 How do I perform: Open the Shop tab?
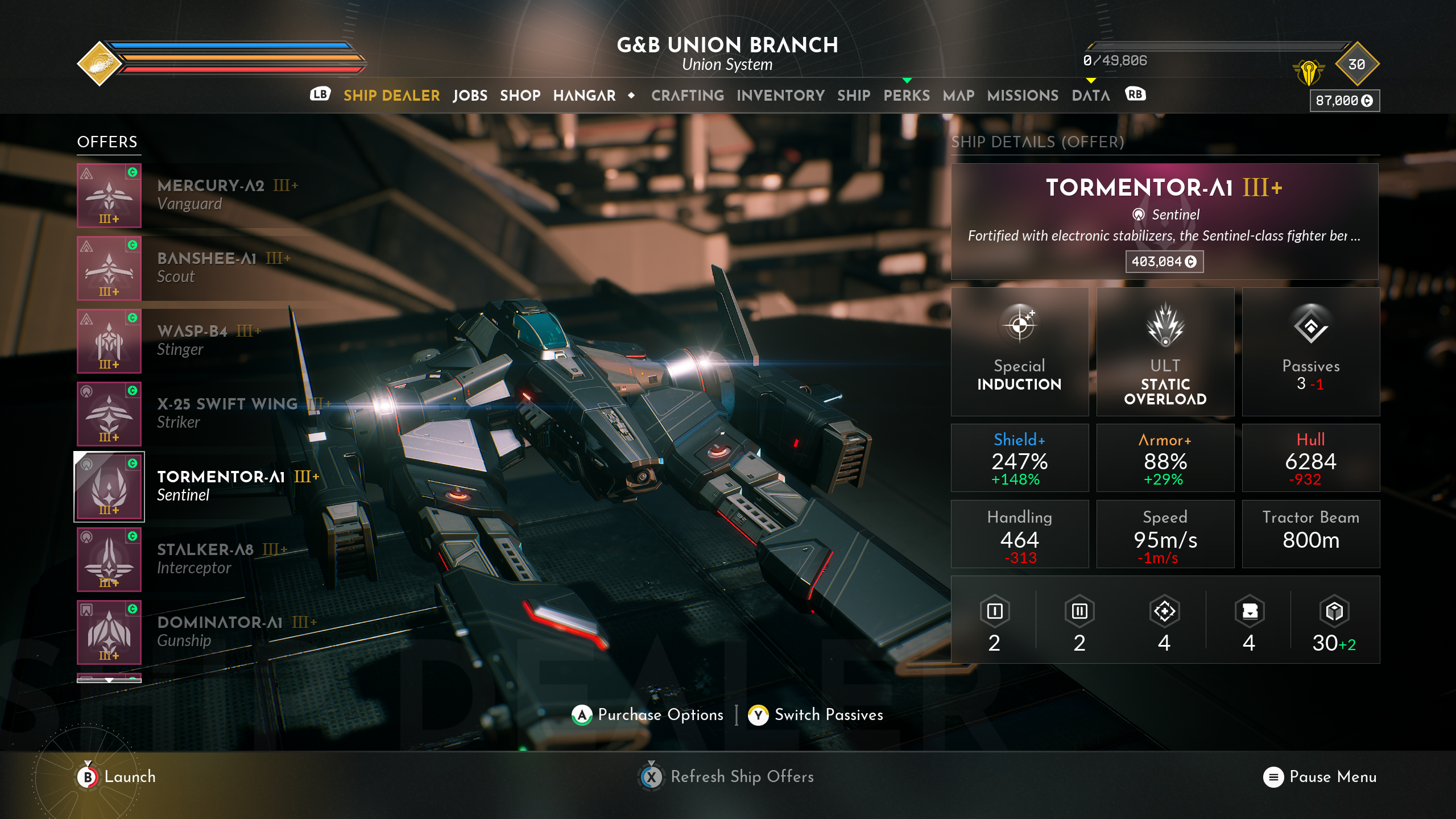click(520, 96)
